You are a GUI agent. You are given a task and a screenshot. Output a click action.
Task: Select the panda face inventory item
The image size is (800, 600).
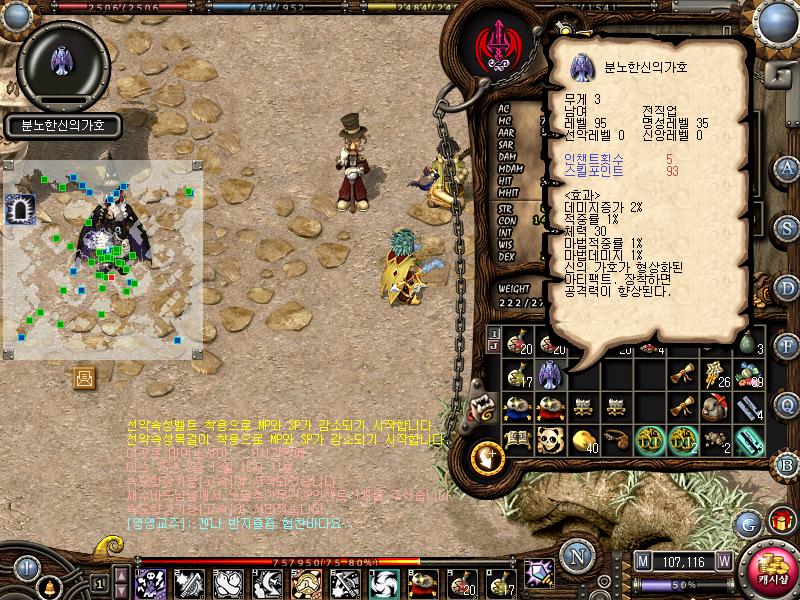click(550, 439)
